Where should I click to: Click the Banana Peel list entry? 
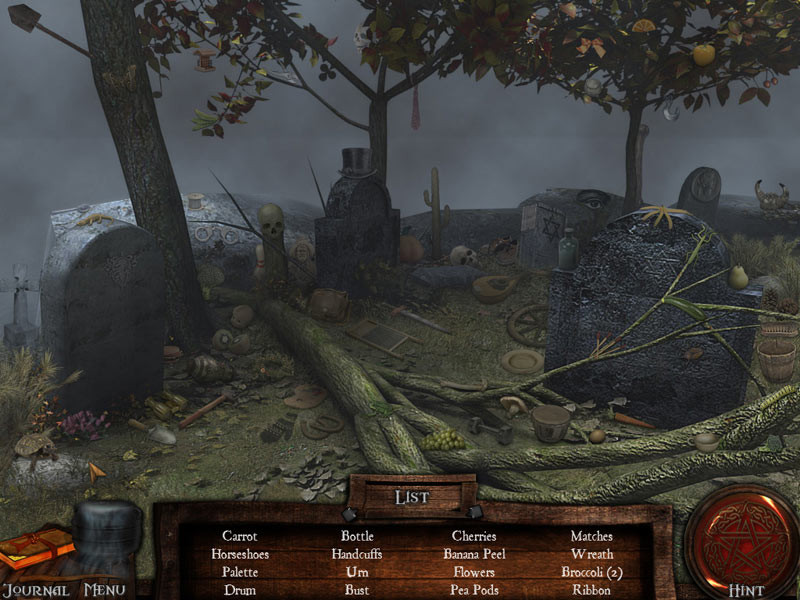coord(474,554)
